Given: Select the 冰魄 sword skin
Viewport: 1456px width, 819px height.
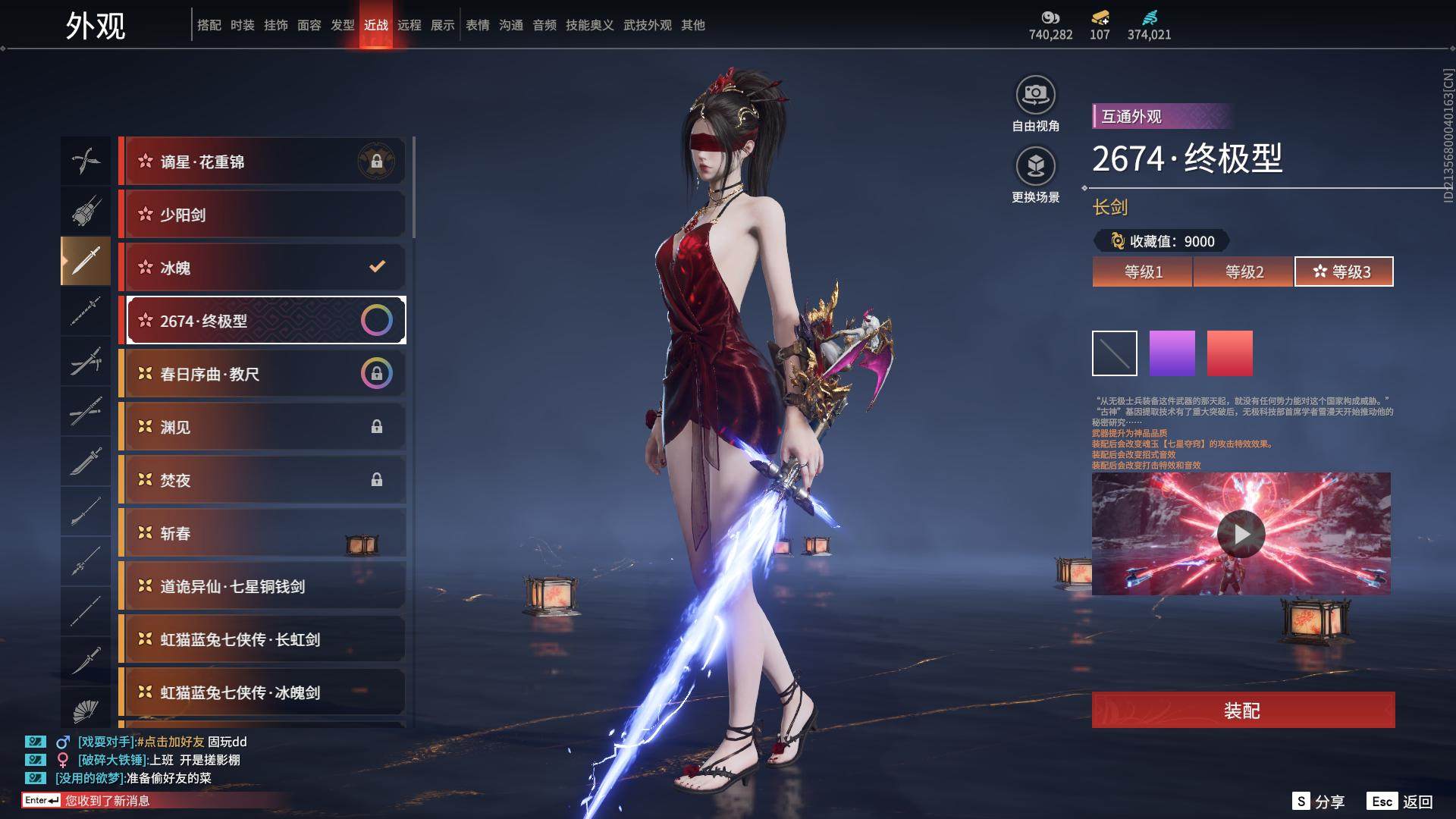Looking at the screenshot, I should pos(262,268).
